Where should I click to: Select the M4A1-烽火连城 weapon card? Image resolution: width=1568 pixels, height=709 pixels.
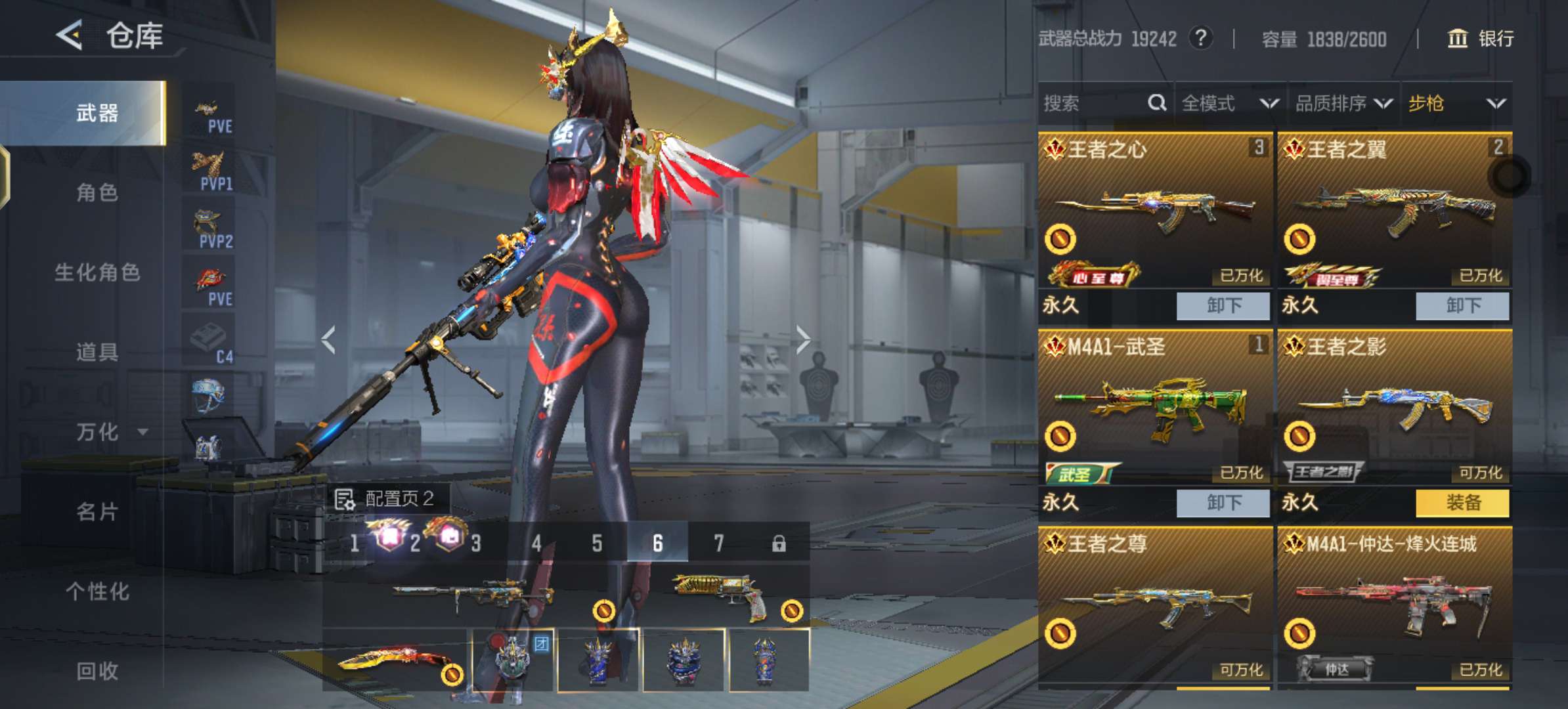click(x=1393, y=604)
